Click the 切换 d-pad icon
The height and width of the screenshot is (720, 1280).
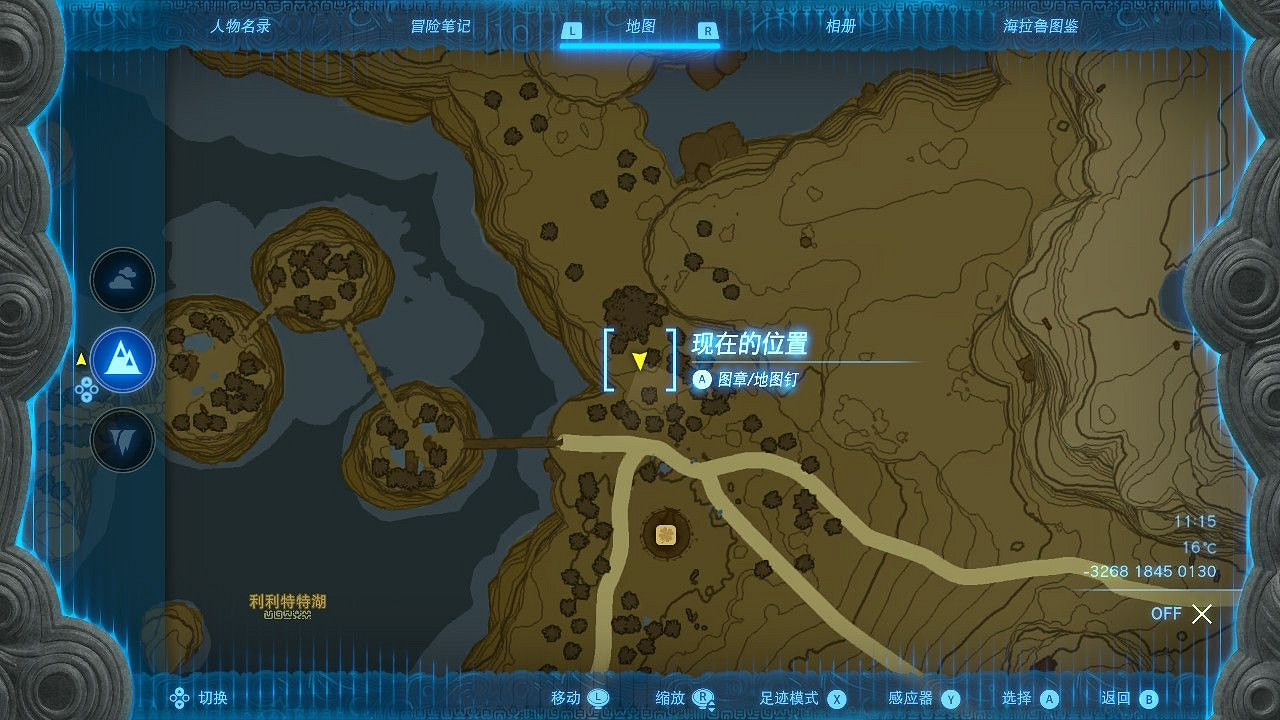(178, 698)
